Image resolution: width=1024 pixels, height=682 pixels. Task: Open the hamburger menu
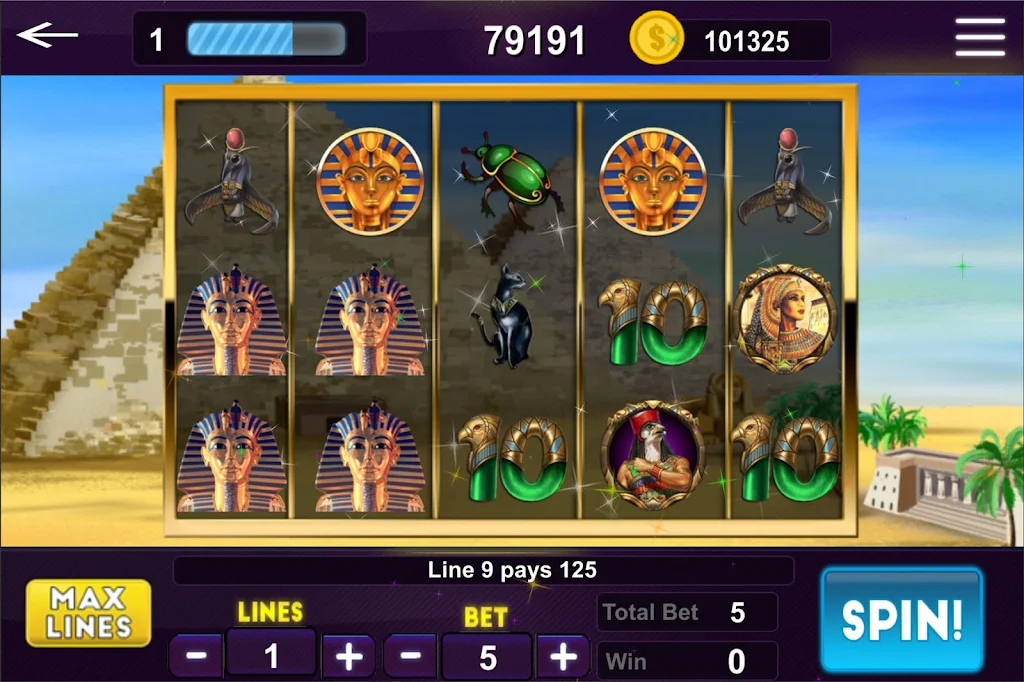(979, 38)
